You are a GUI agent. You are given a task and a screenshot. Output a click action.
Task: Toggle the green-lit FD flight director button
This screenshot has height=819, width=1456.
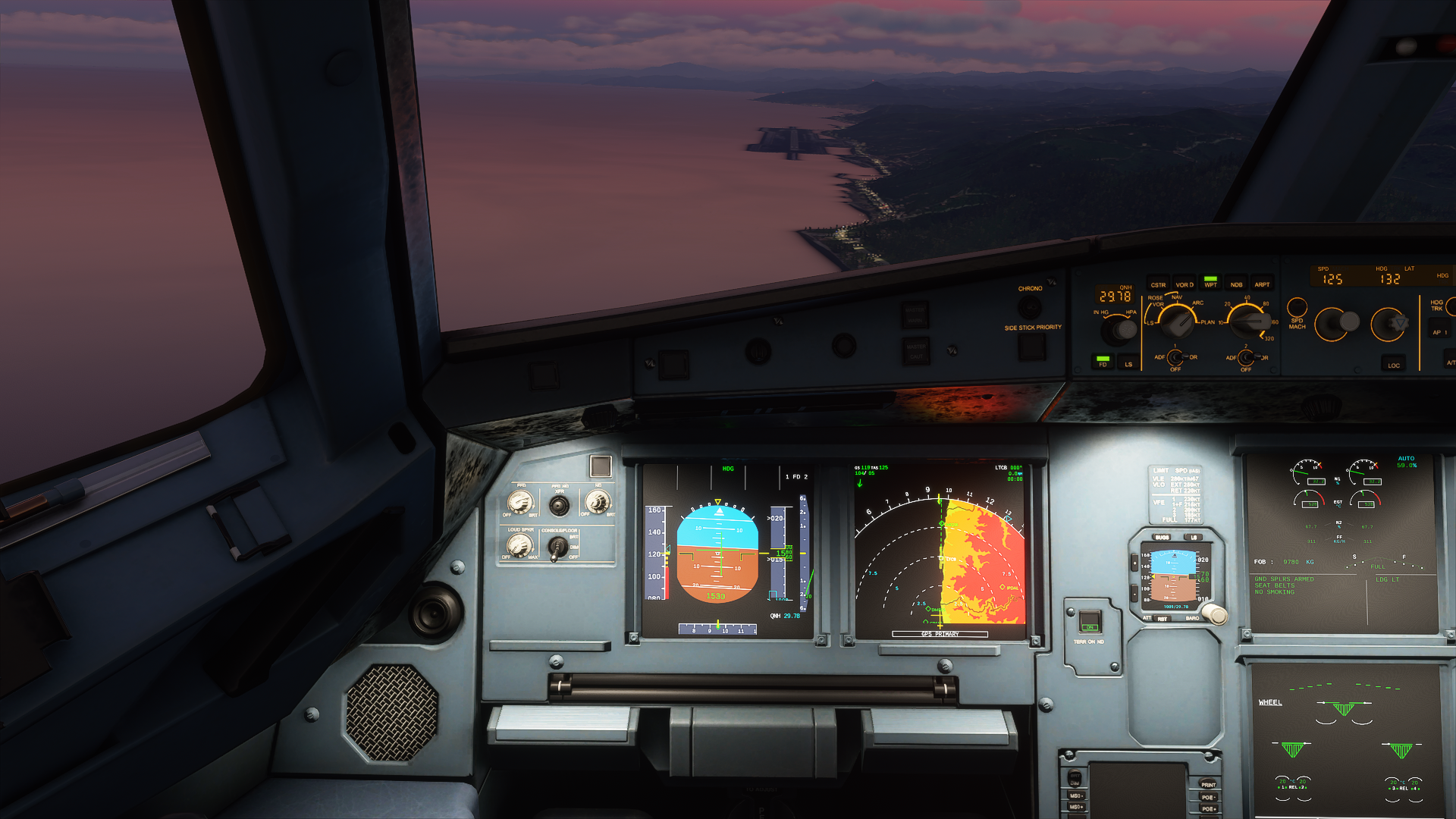[x=1103, y=361]
